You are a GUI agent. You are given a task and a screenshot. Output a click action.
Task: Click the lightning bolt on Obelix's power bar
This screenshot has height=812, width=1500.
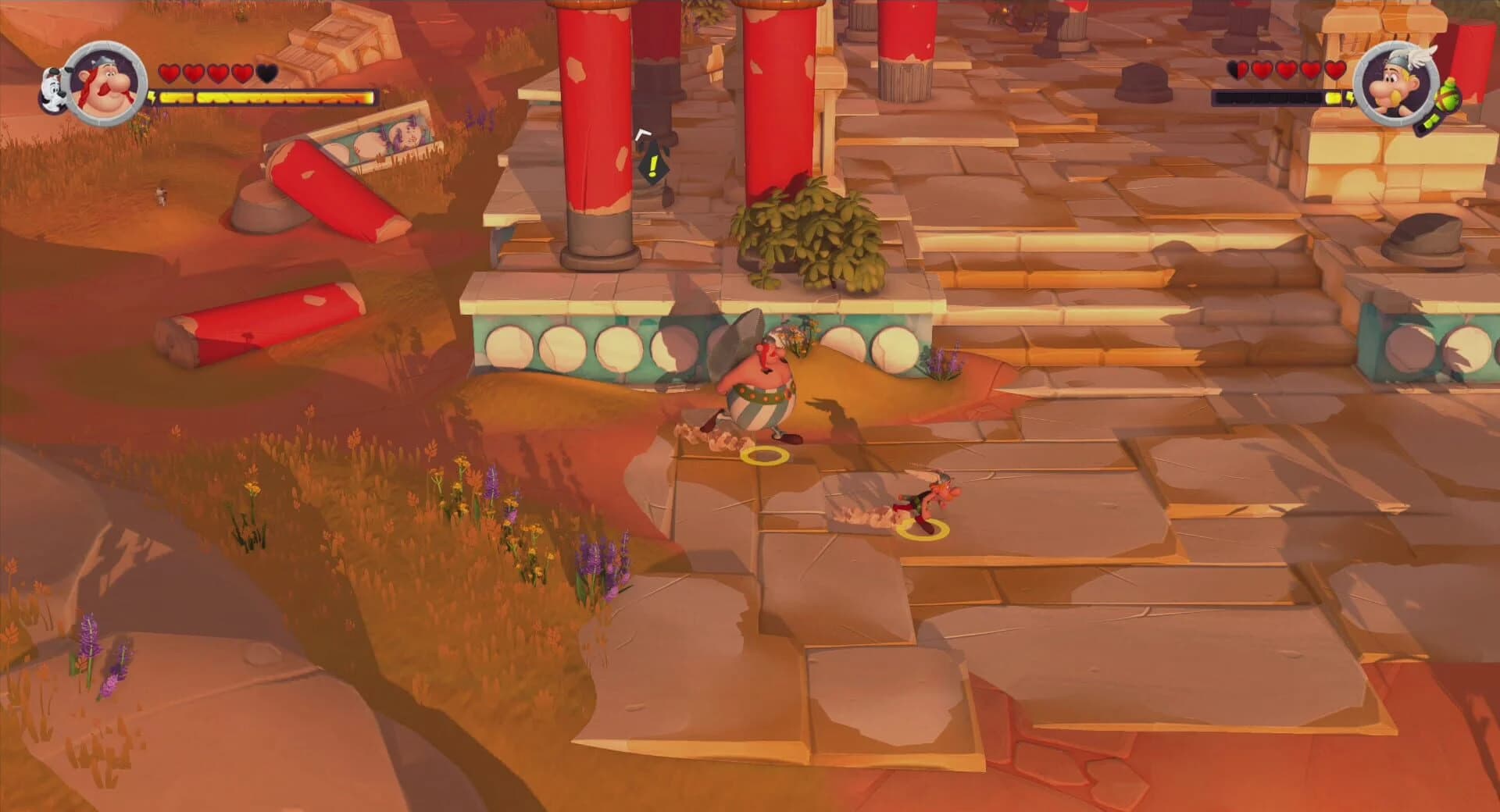153,98
